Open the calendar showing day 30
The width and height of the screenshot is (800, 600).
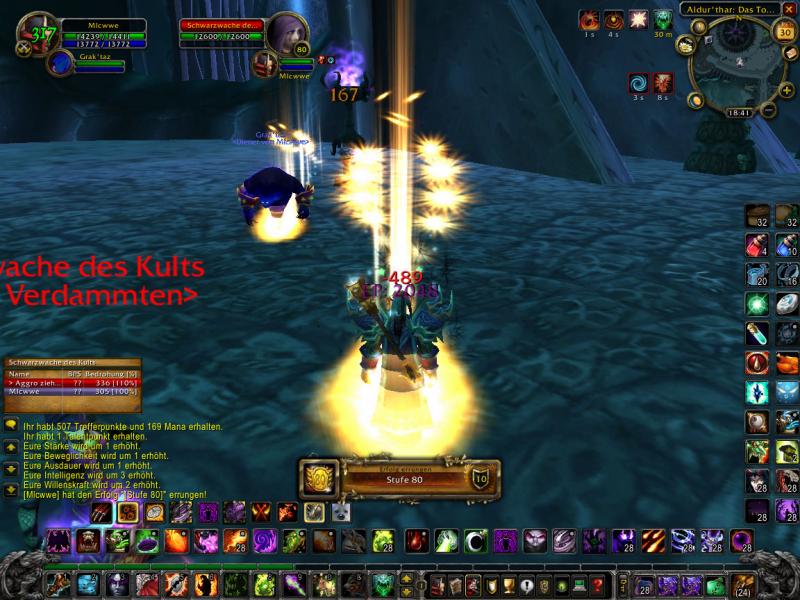(785, 31)
